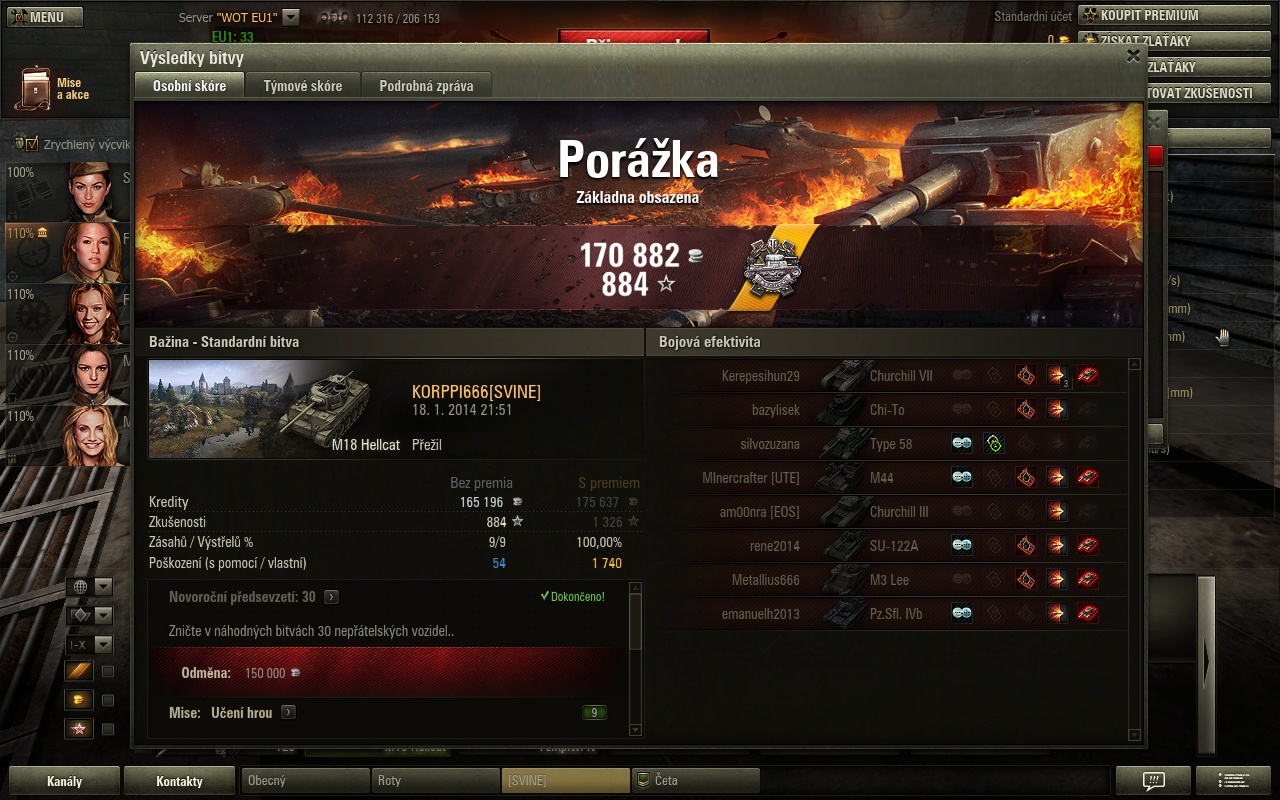Viewport: 1280px width, 800px height.
Task: Select the Kerepesihun29 player row
Action: coord(760,377)
